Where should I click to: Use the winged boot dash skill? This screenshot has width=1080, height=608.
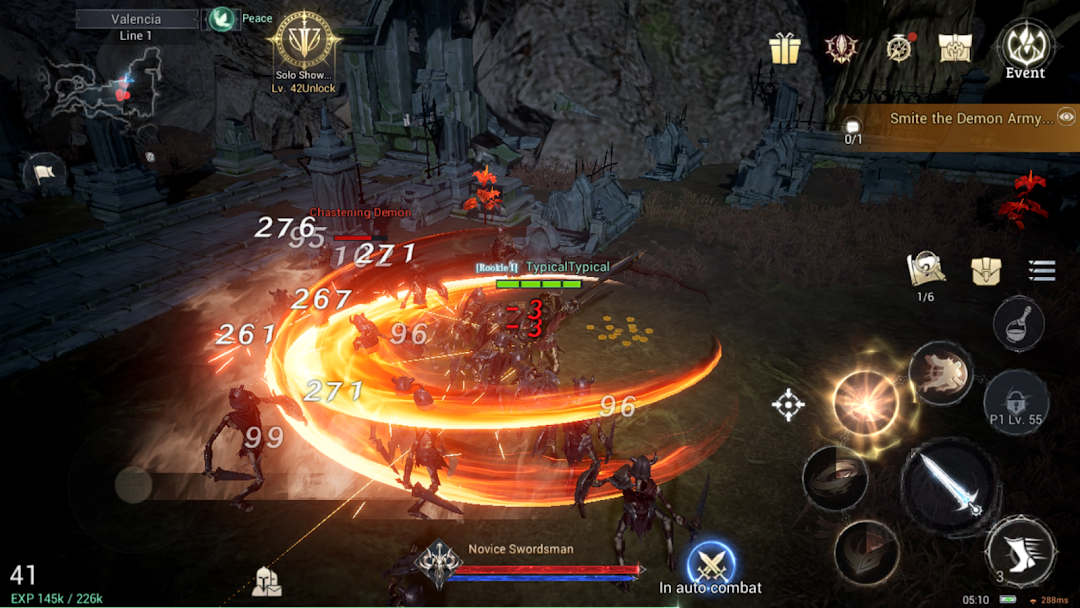pyautogui.click(x=1020, y=551)
